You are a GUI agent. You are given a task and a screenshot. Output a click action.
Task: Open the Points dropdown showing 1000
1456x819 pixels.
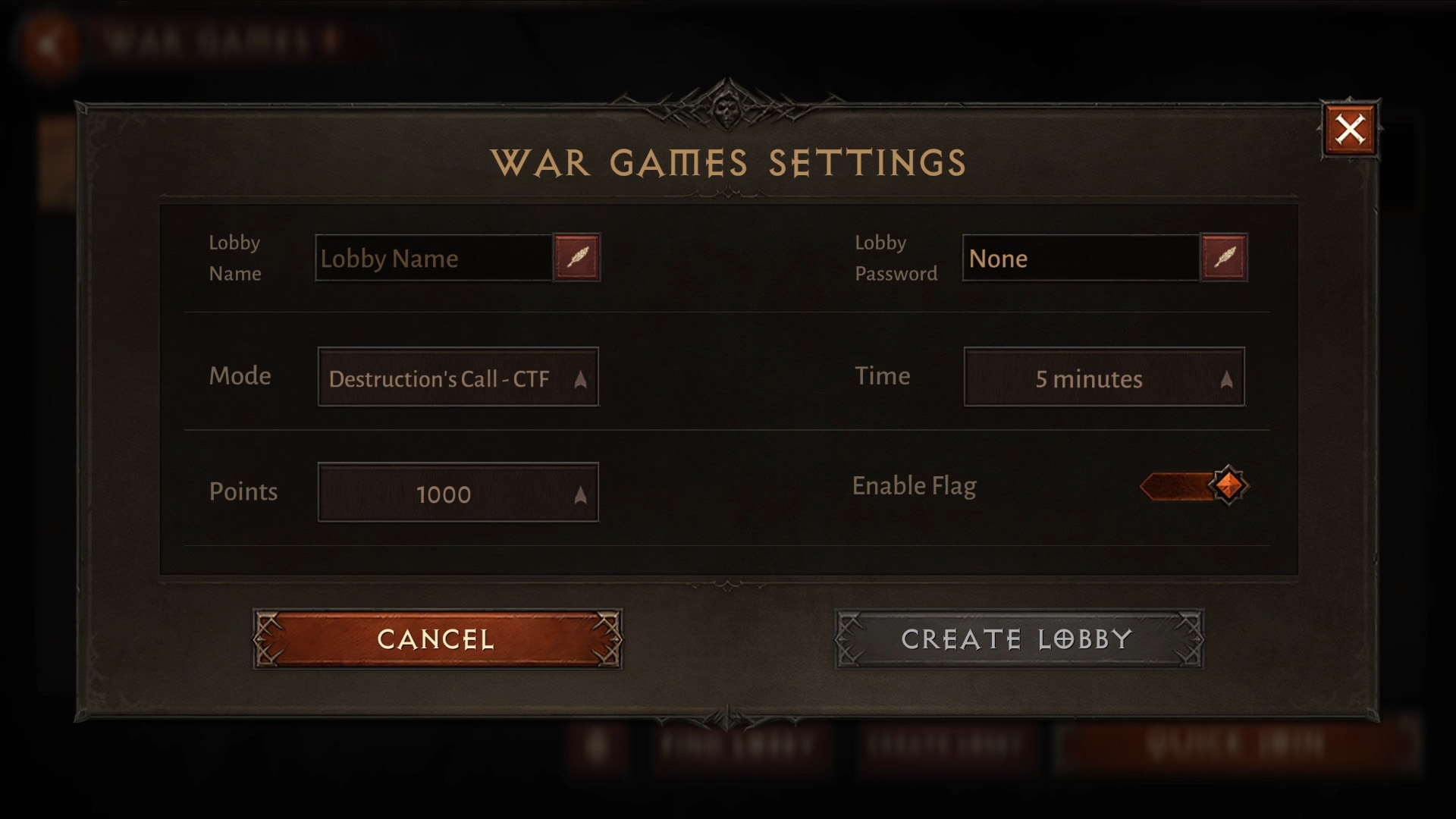coord(458,492)
